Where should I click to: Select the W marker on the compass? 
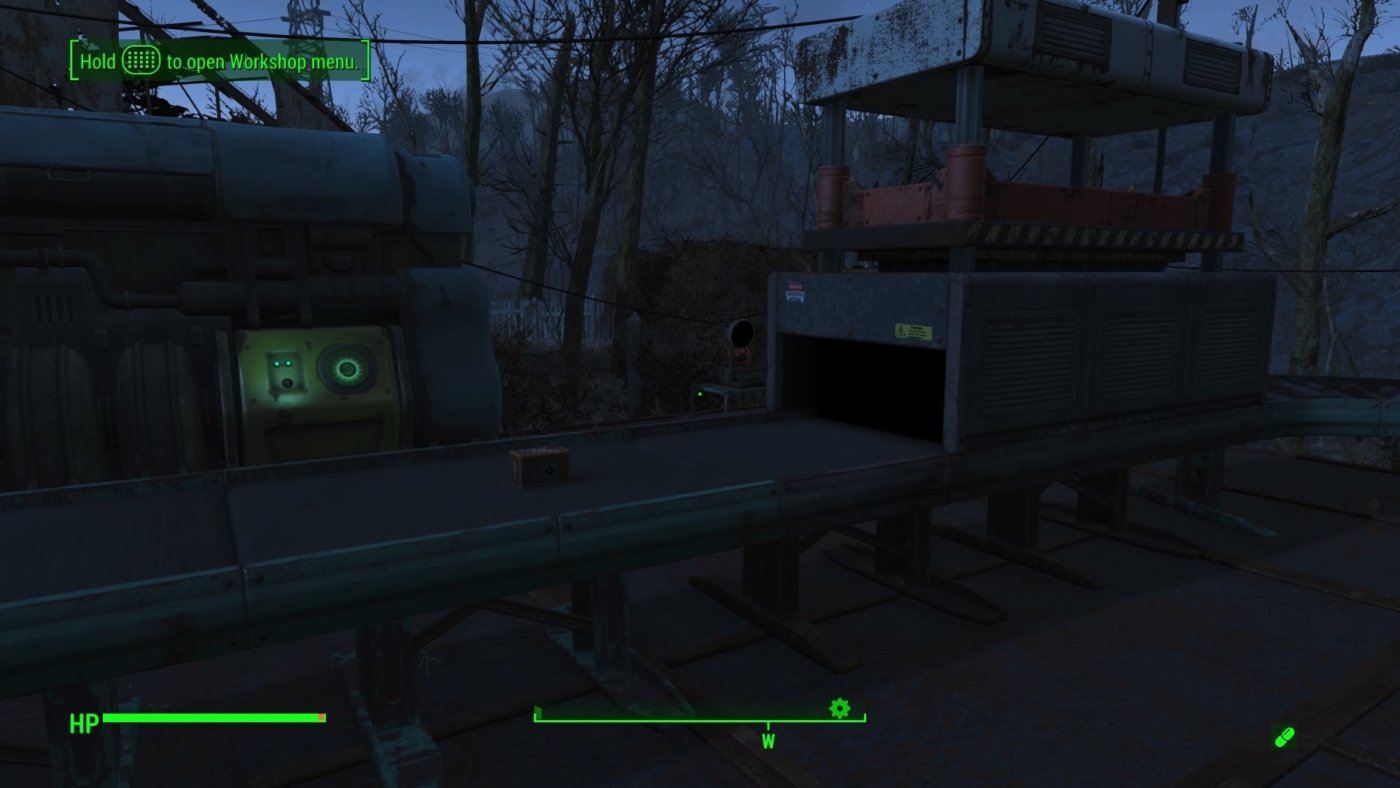768,742
